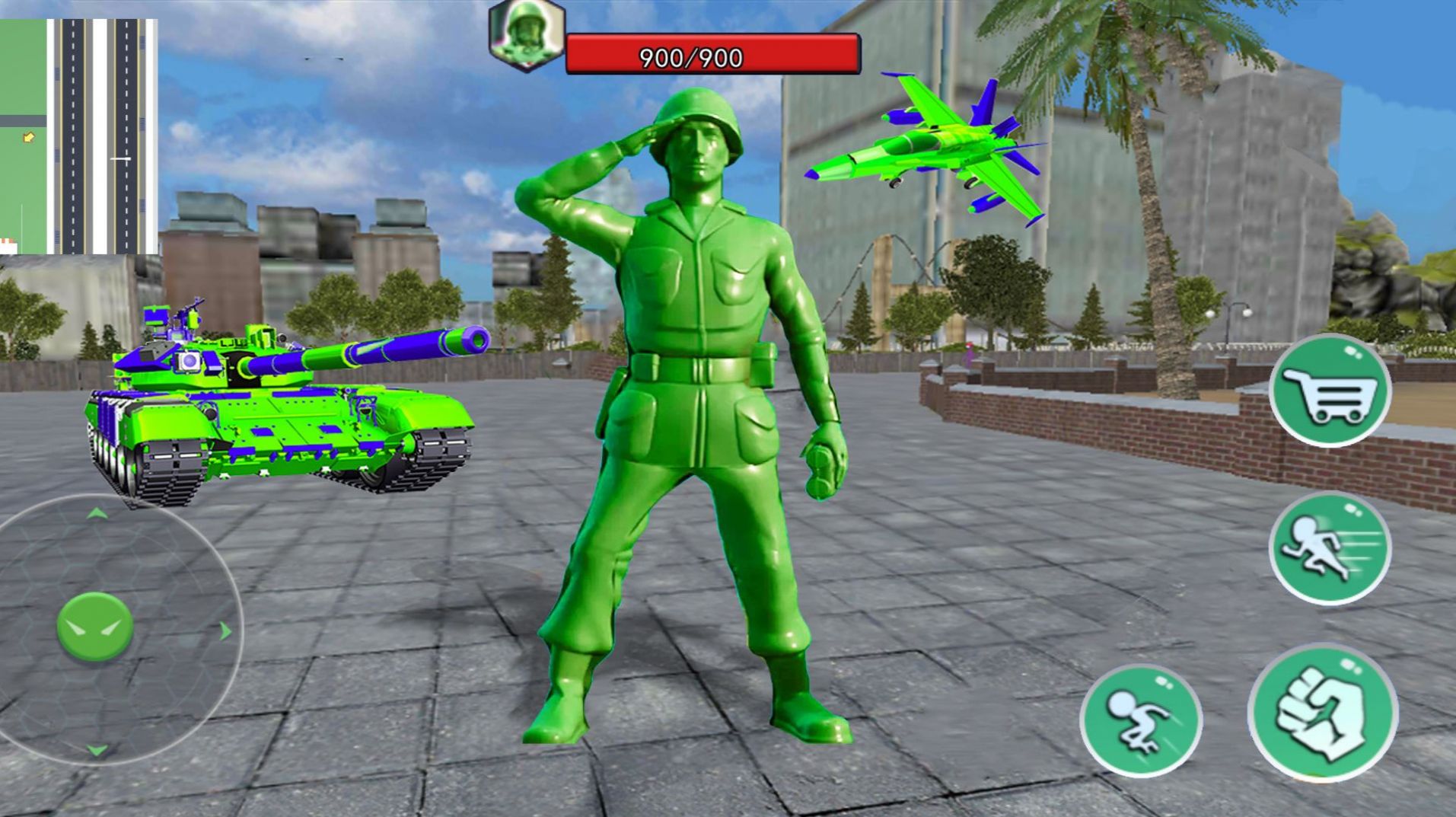Viewport: 1456px width, 817px height.
Task: Click the minimap road overview
Action: click(79, 137)
